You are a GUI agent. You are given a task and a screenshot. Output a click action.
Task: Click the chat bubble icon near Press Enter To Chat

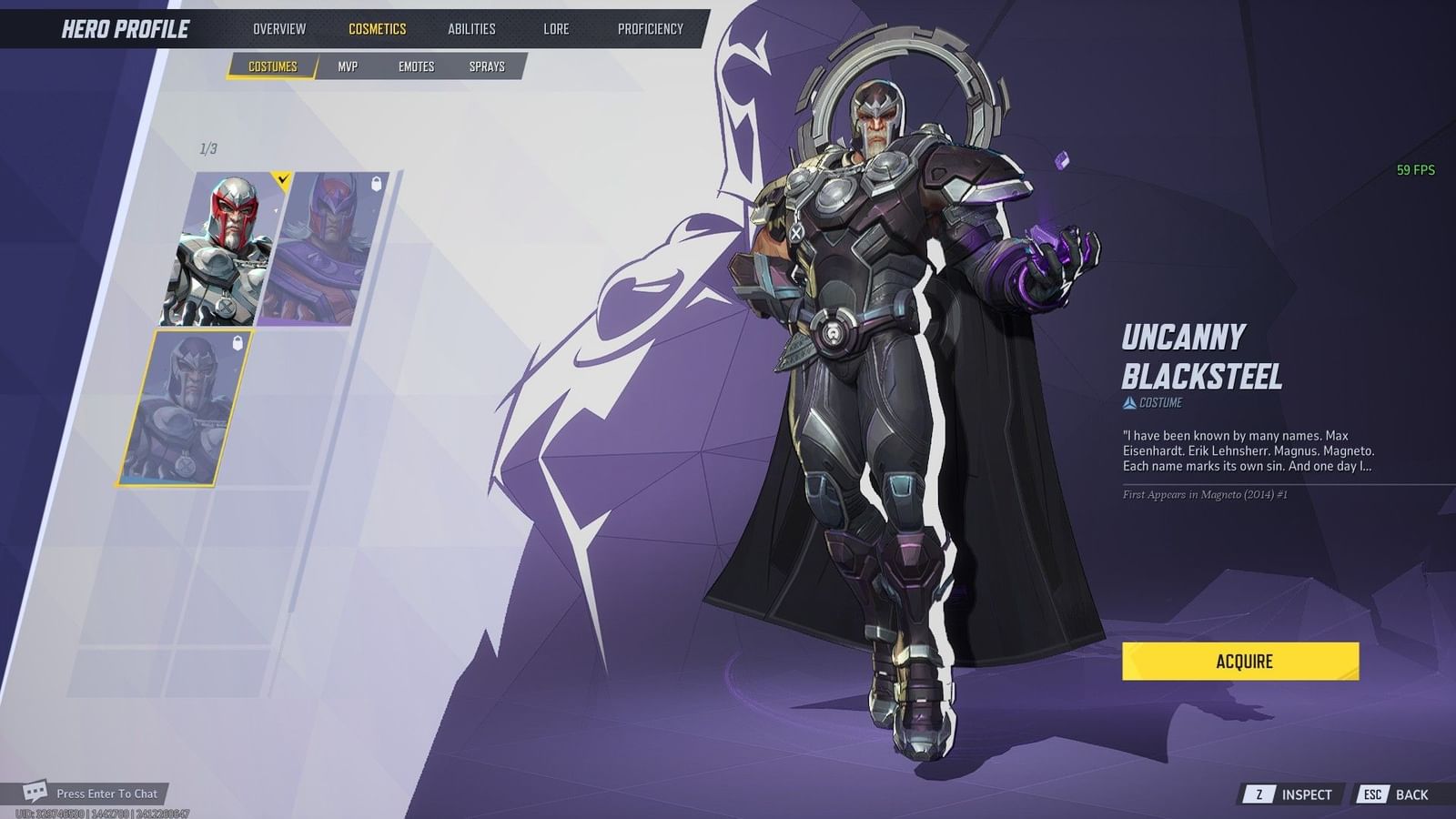[x=36, y=793]
